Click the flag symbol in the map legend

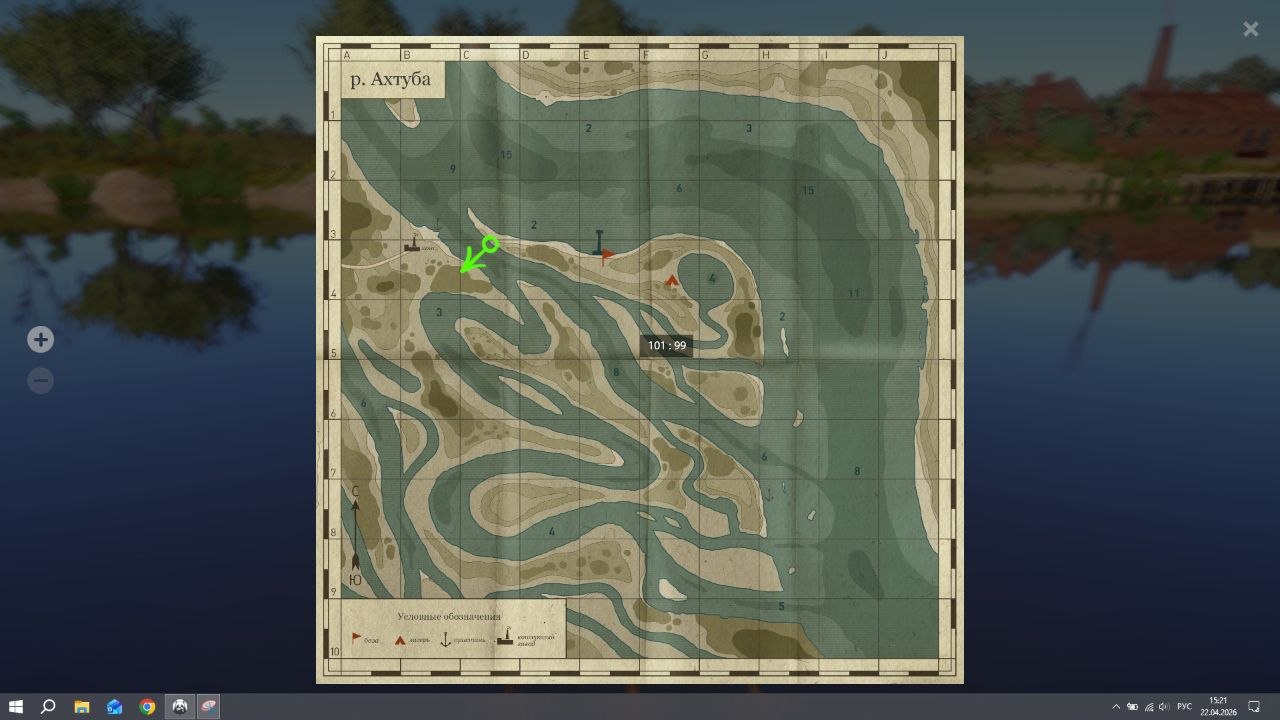coord(356,639)
